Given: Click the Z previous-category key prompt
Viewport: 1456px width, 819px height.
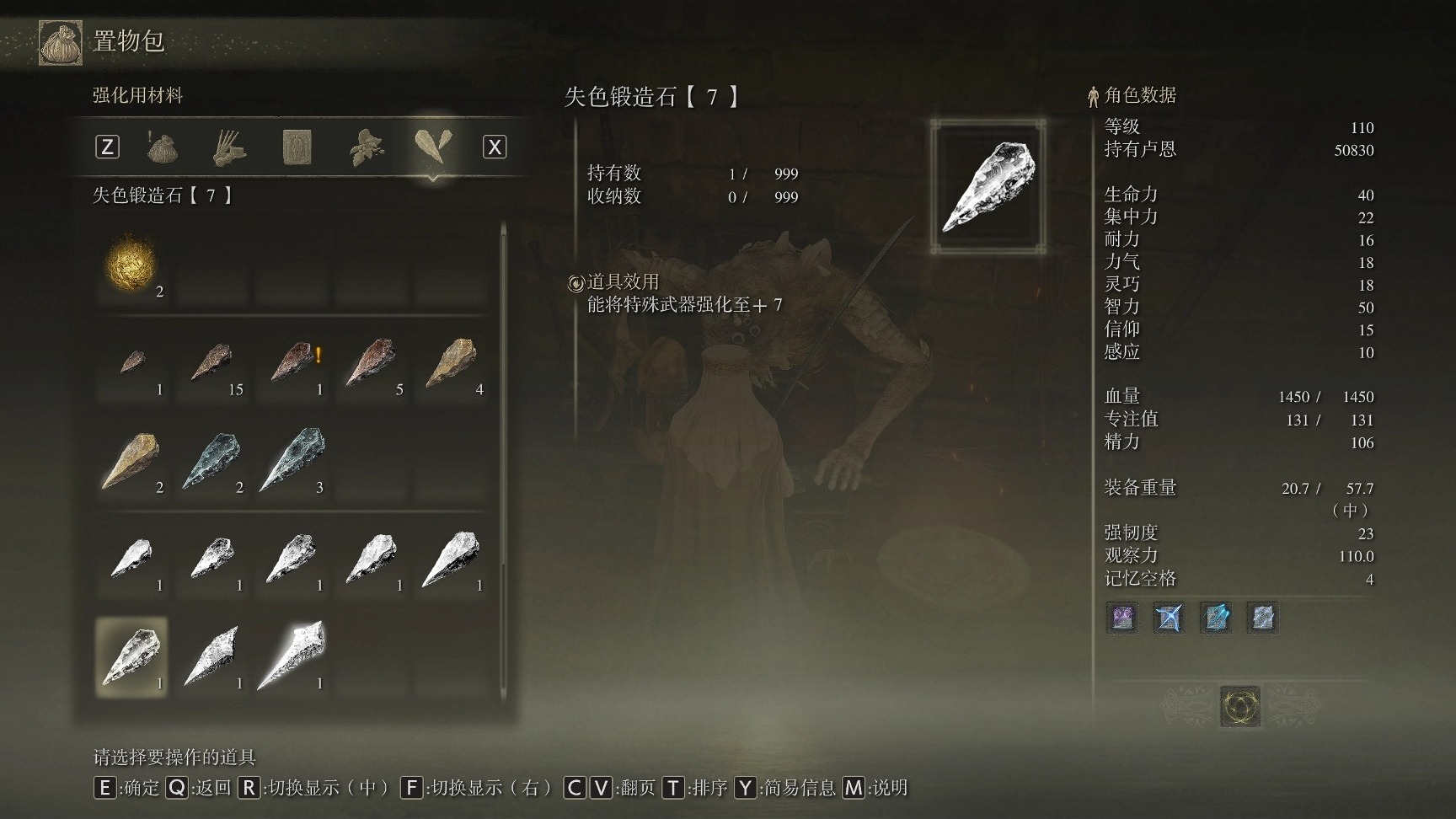Looking at the screenshot, I should (107, 145).
